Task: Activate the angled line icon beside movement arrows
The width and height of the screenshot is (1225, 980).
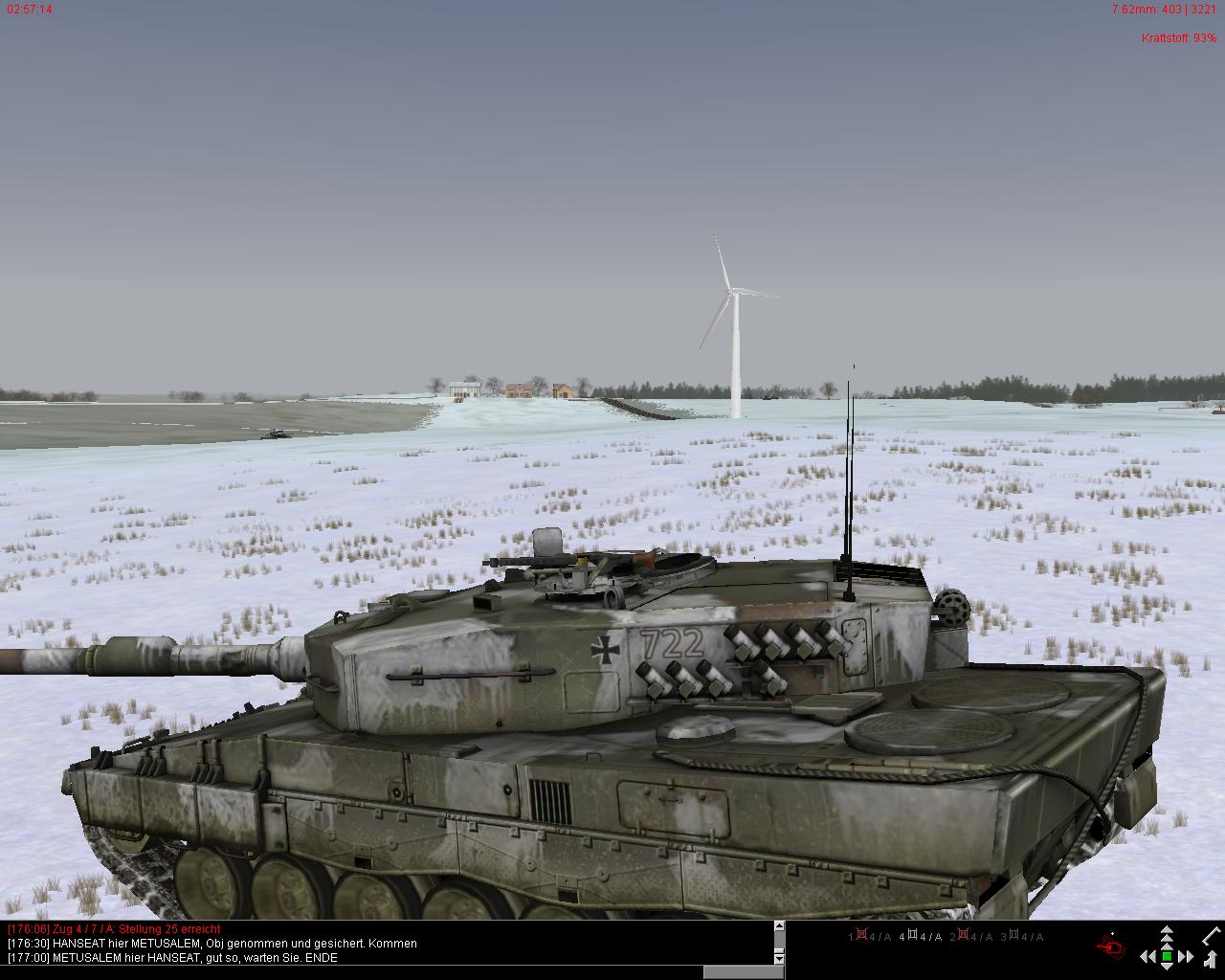Action: pyautogui.click(x=1212, y=935)
